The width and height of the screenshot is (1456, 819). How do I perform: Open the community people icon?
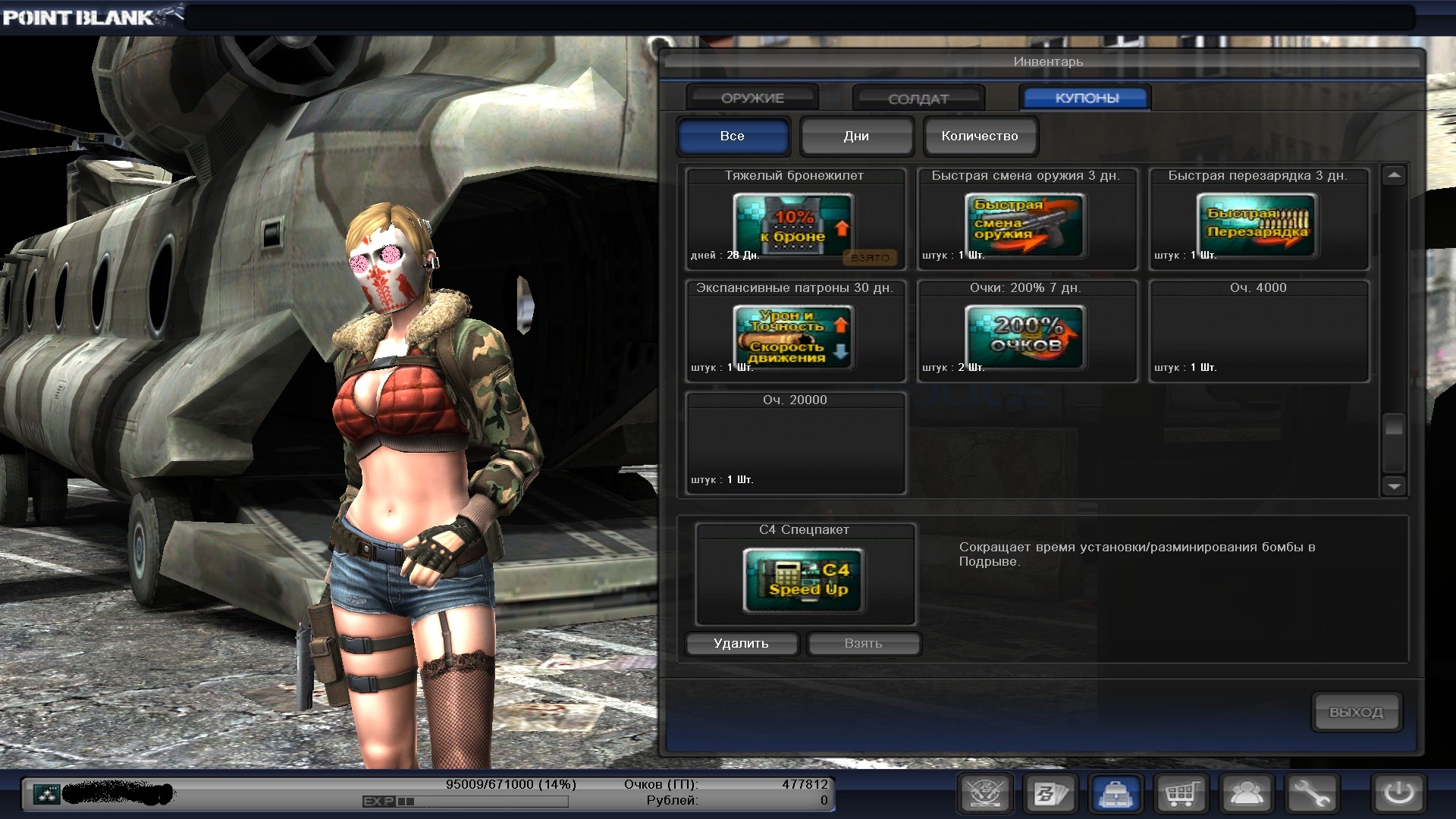coord(1246,794)
